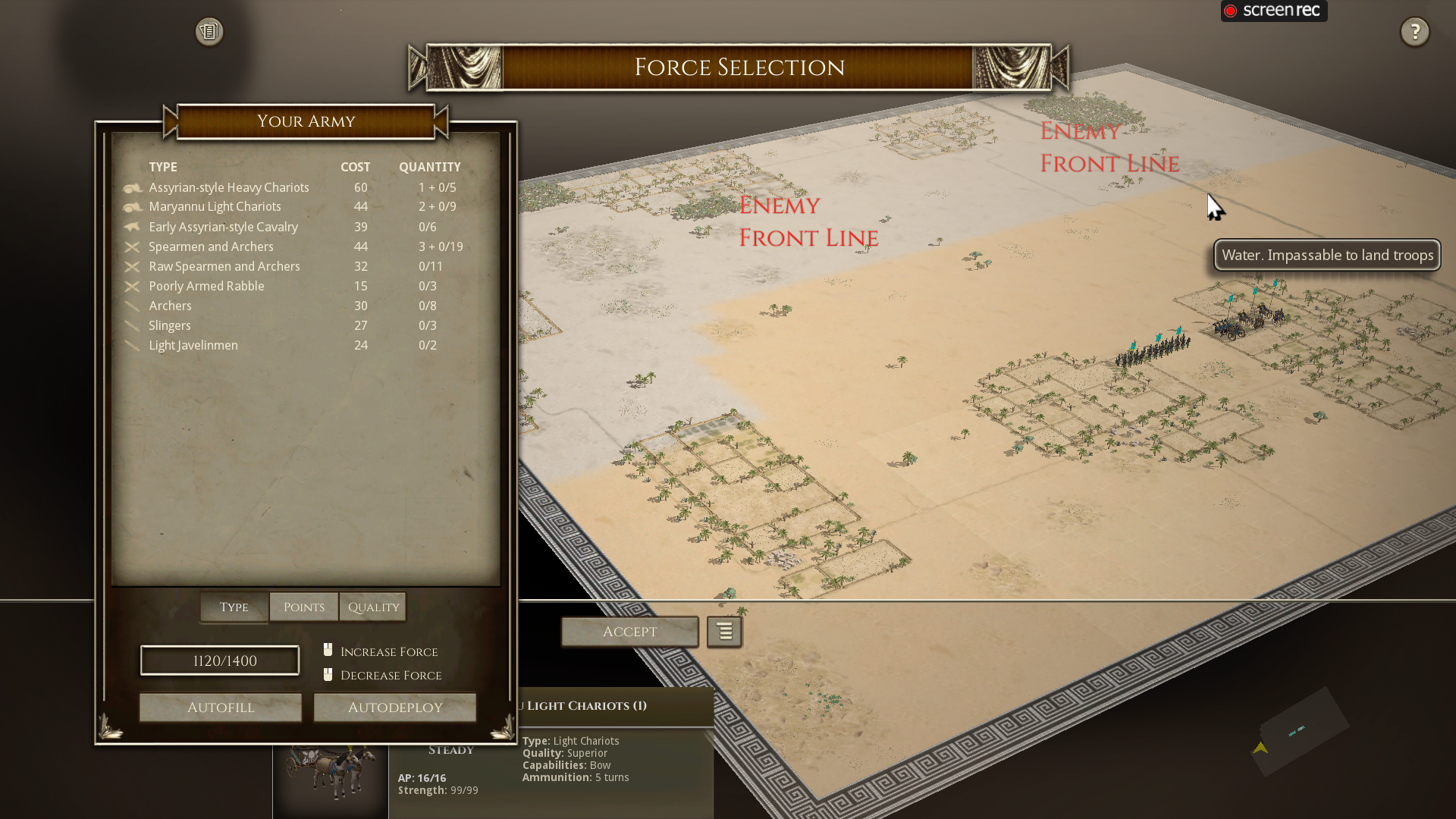
Task: Switch to the Points sorting tab
Action: pyautogui.click(x=303, y=607)
